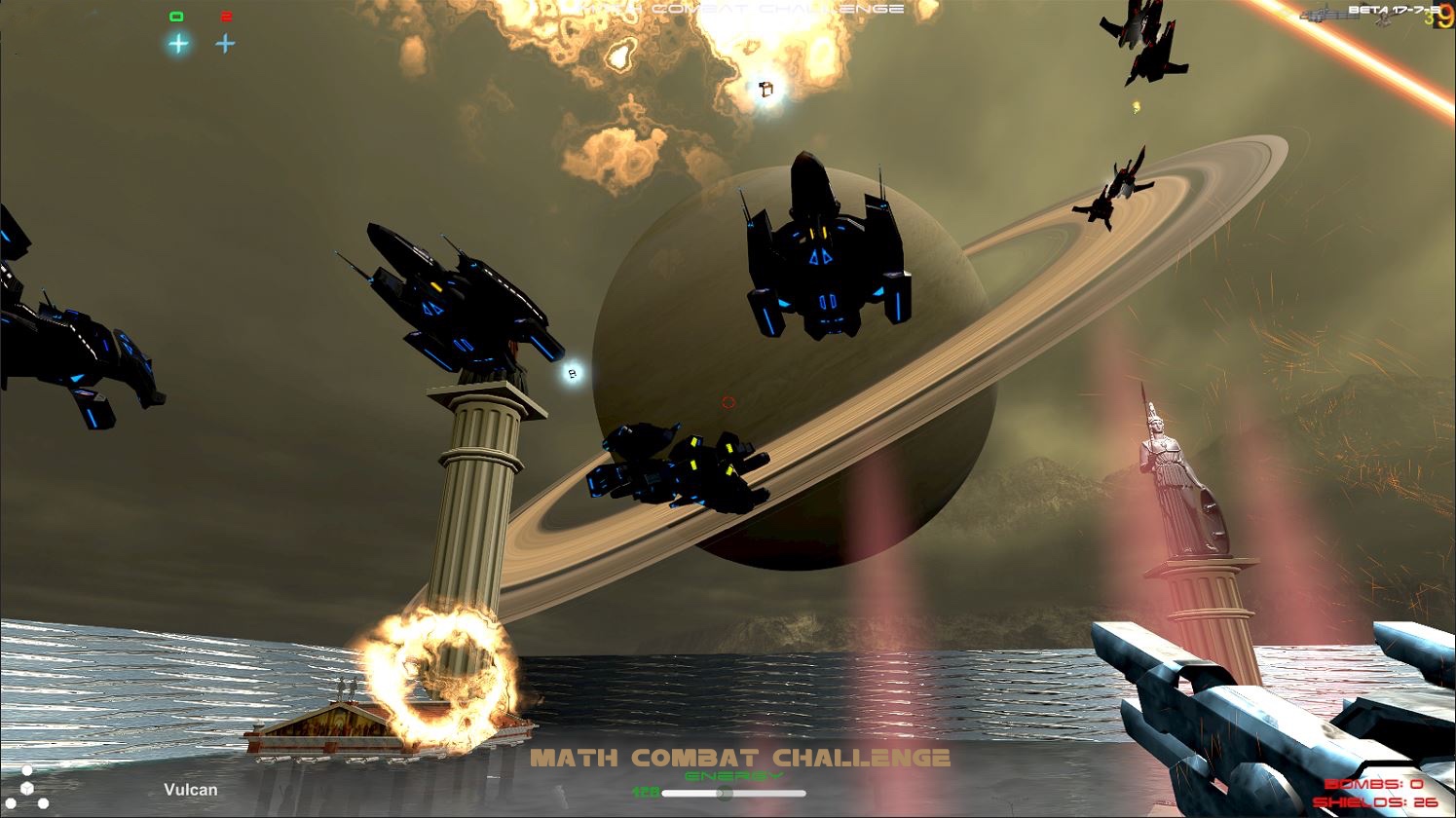Image resolution: width=1456 pixels, height=818 pixels.
Task: Select the glowing cyan crosshair marker top-left
Action: tap(176, 43)
